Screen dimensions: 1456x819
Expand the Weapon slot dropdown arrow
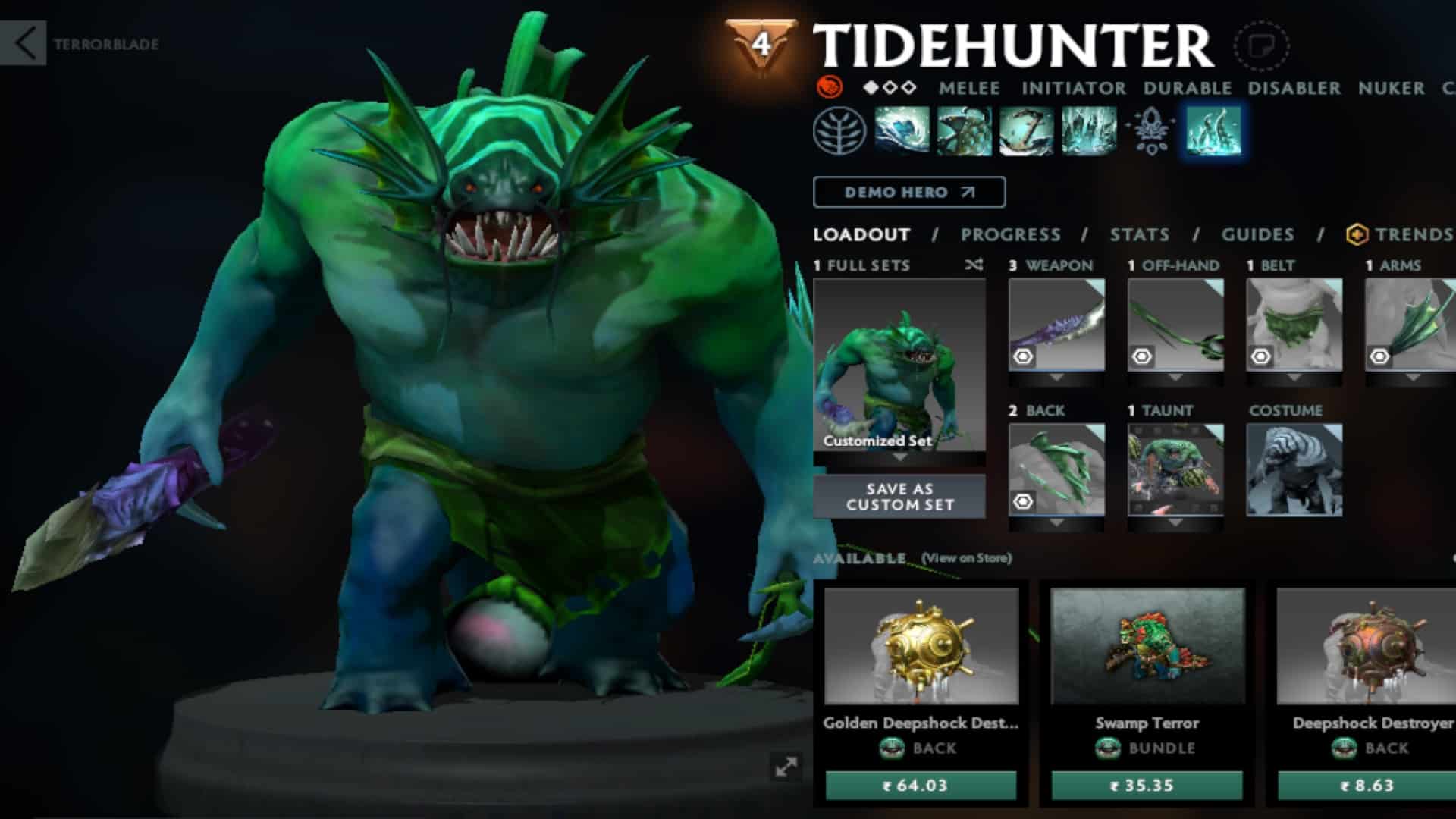[1056, 378]
